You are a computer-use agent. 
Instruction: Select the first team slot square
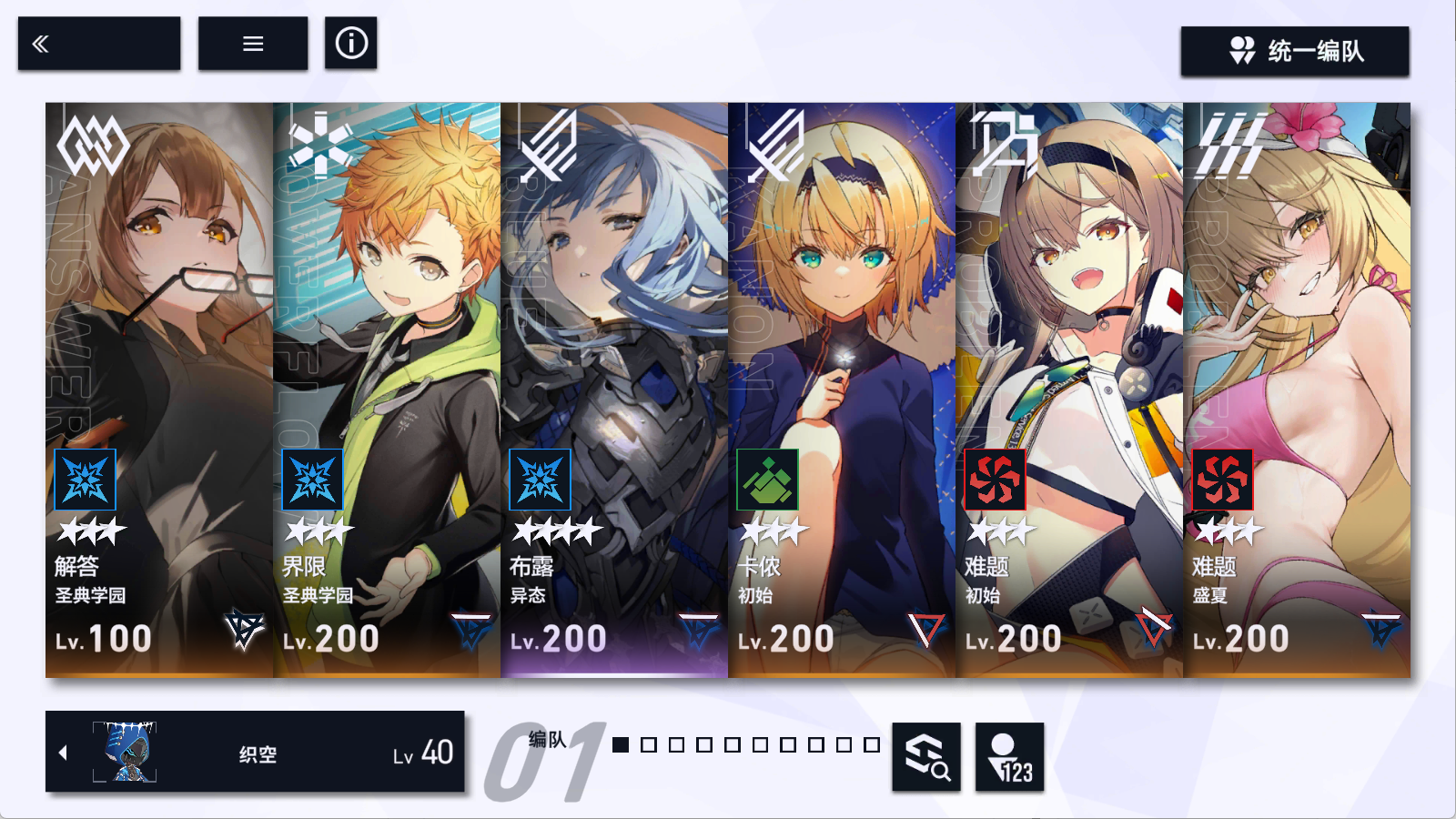pos(620,745)
